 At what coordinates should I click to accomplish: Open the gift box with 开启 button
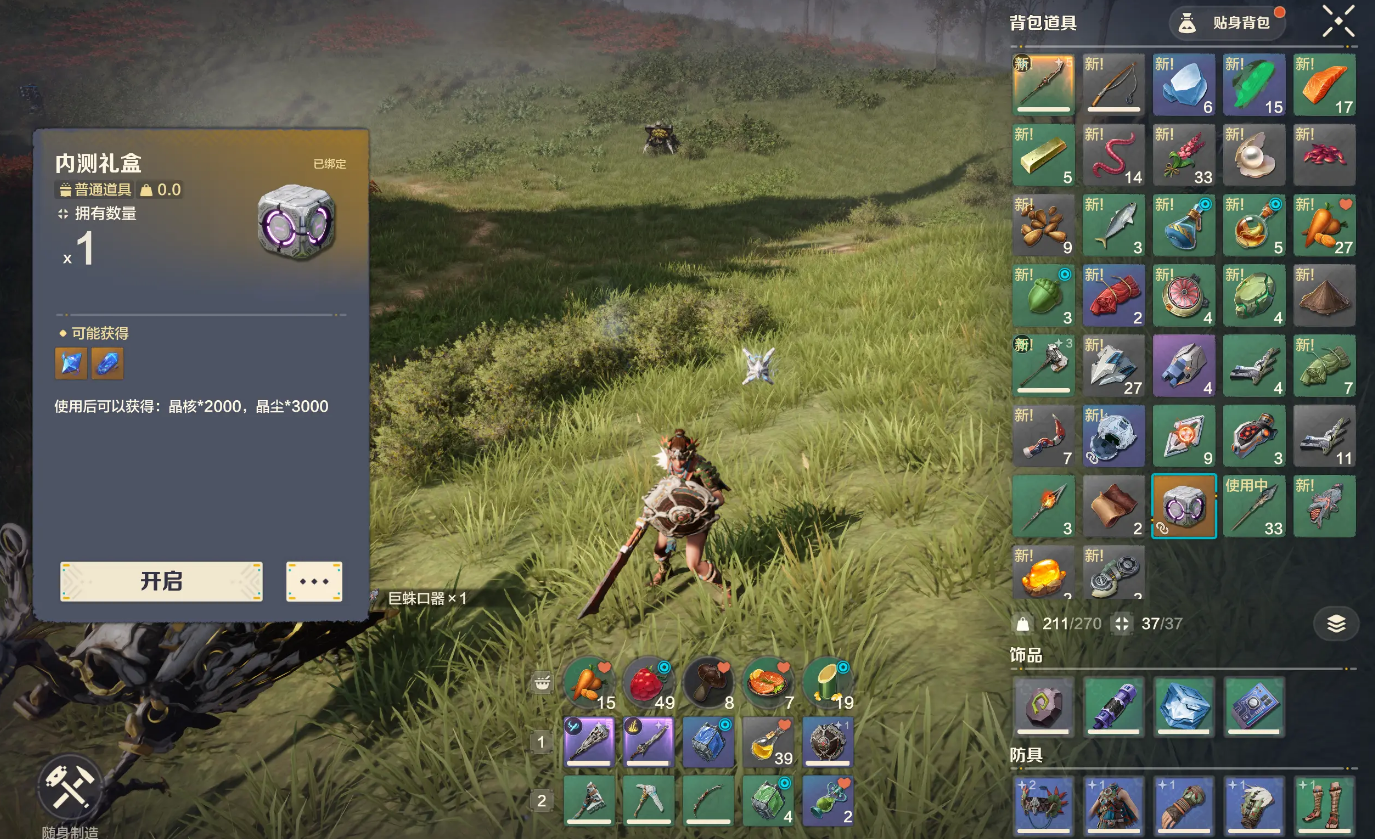pyautogui.click(x=161, y=582)
